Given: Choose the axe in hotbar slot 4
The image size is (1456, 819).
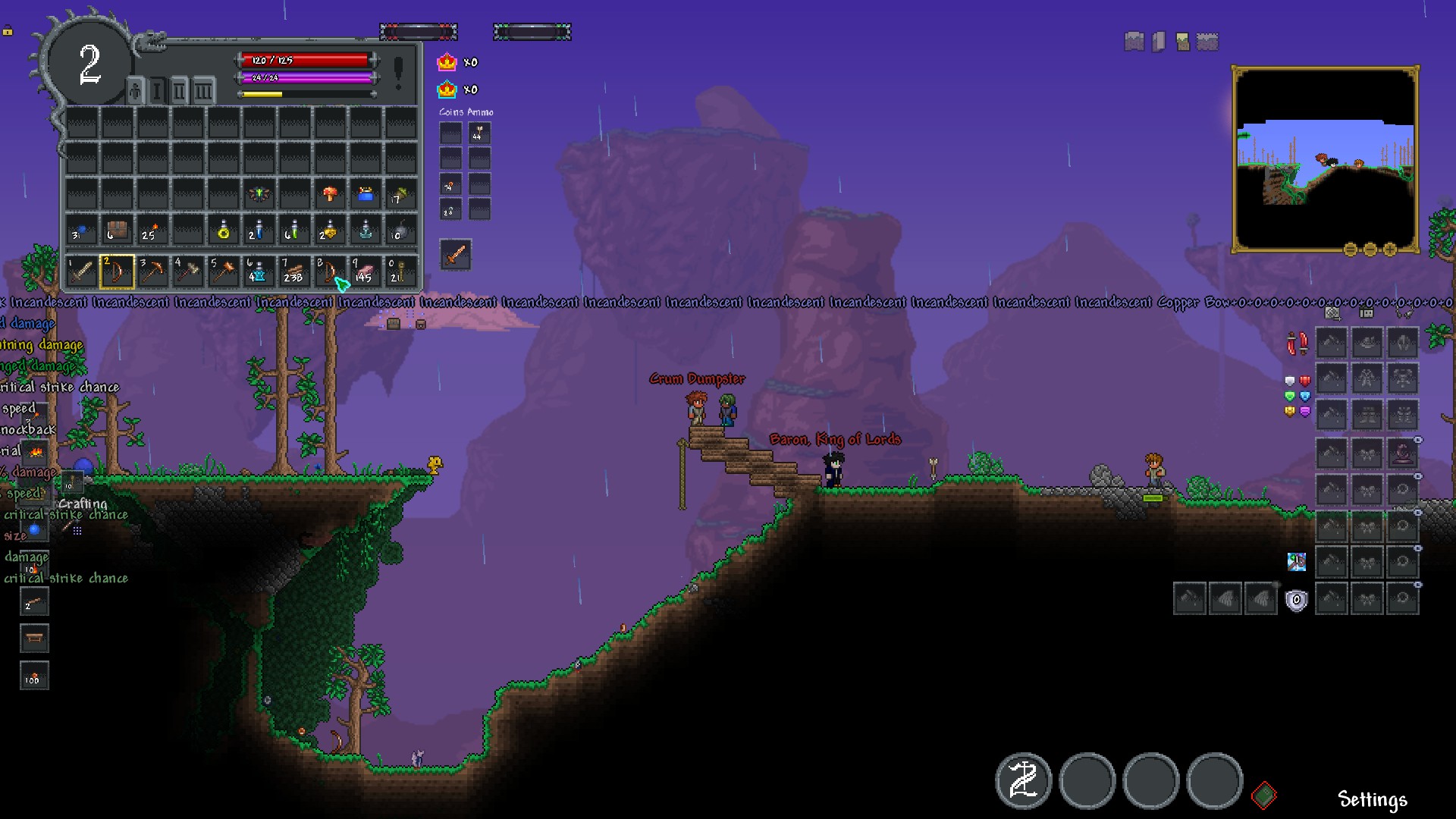Looking at the screenshot, I should (x=188, y=271).
